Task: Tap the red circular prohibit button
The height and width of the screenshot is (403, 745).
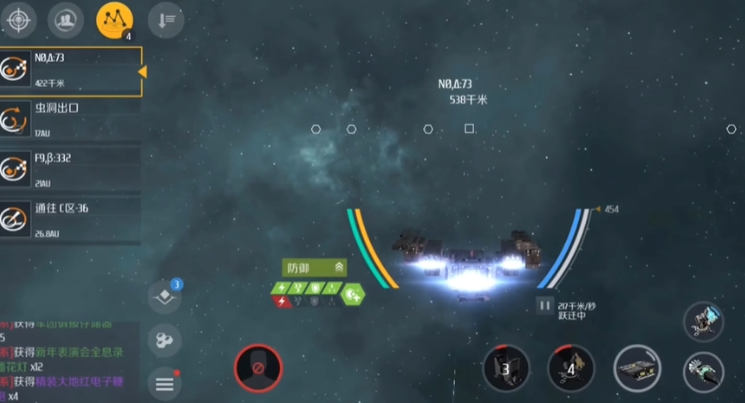Action: 259,369
